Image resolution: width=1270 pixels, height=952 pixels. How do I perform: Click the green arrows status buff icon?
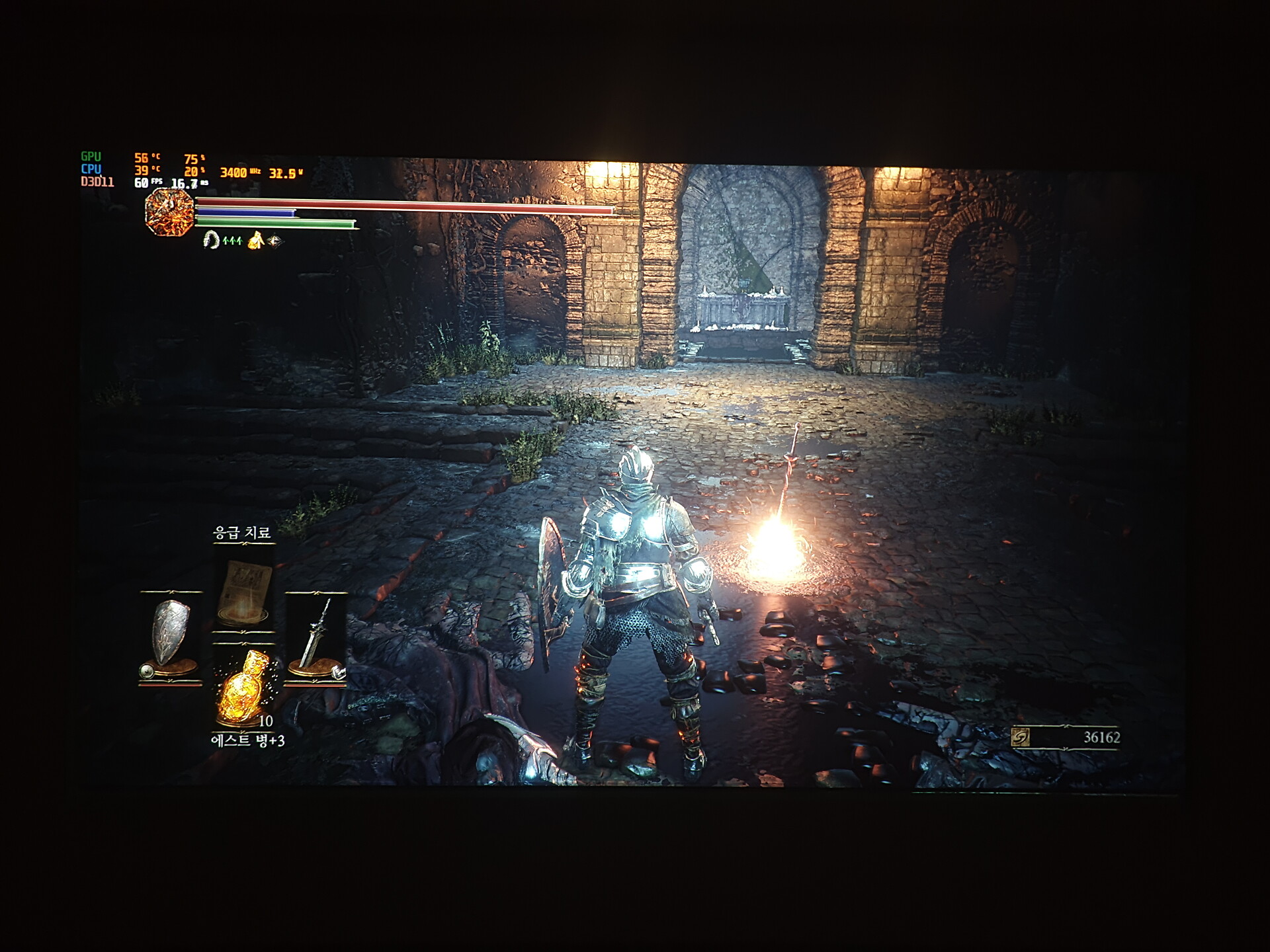[x=232, y=241]
